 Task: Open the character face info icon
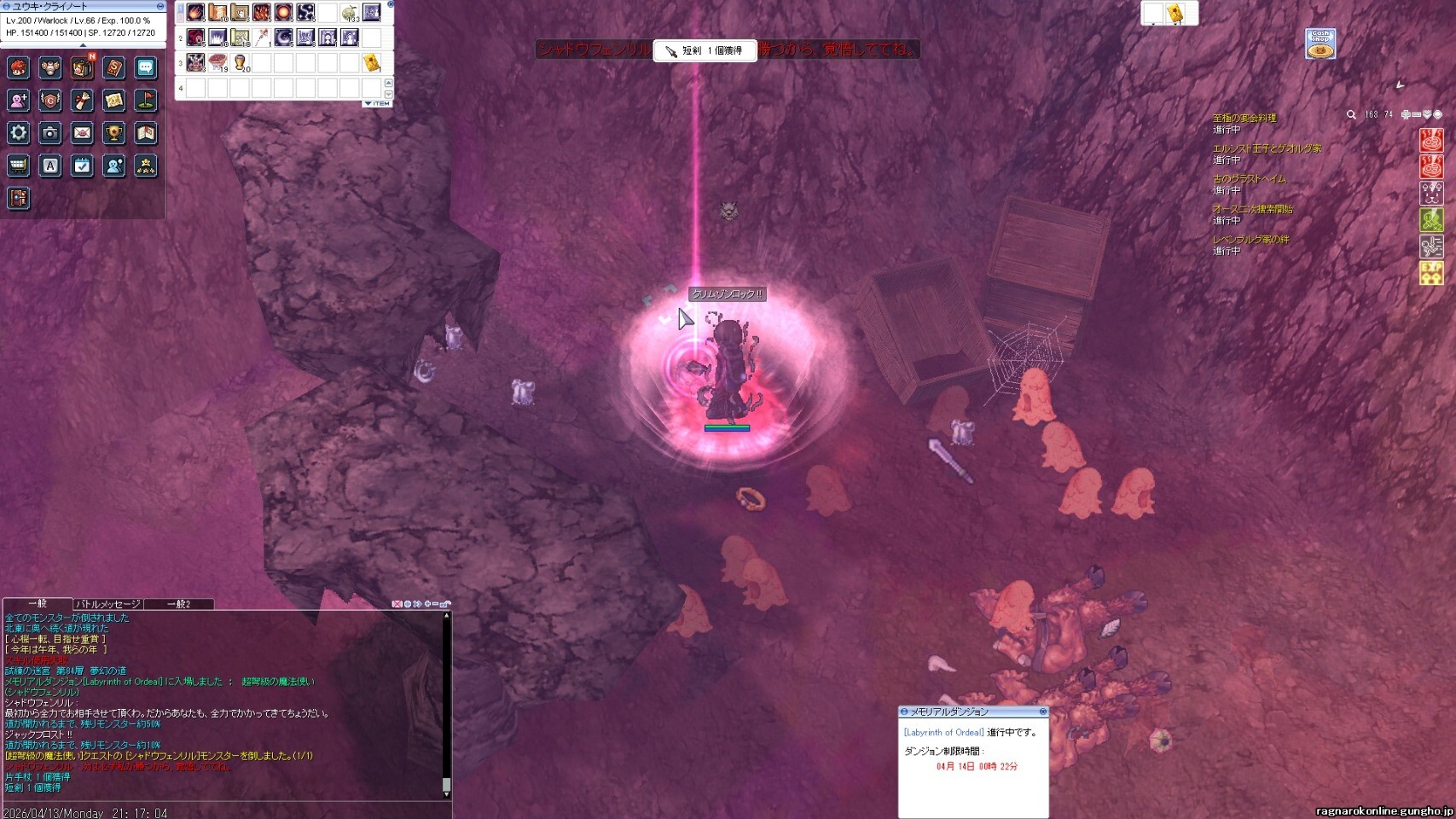coord(19,68)
